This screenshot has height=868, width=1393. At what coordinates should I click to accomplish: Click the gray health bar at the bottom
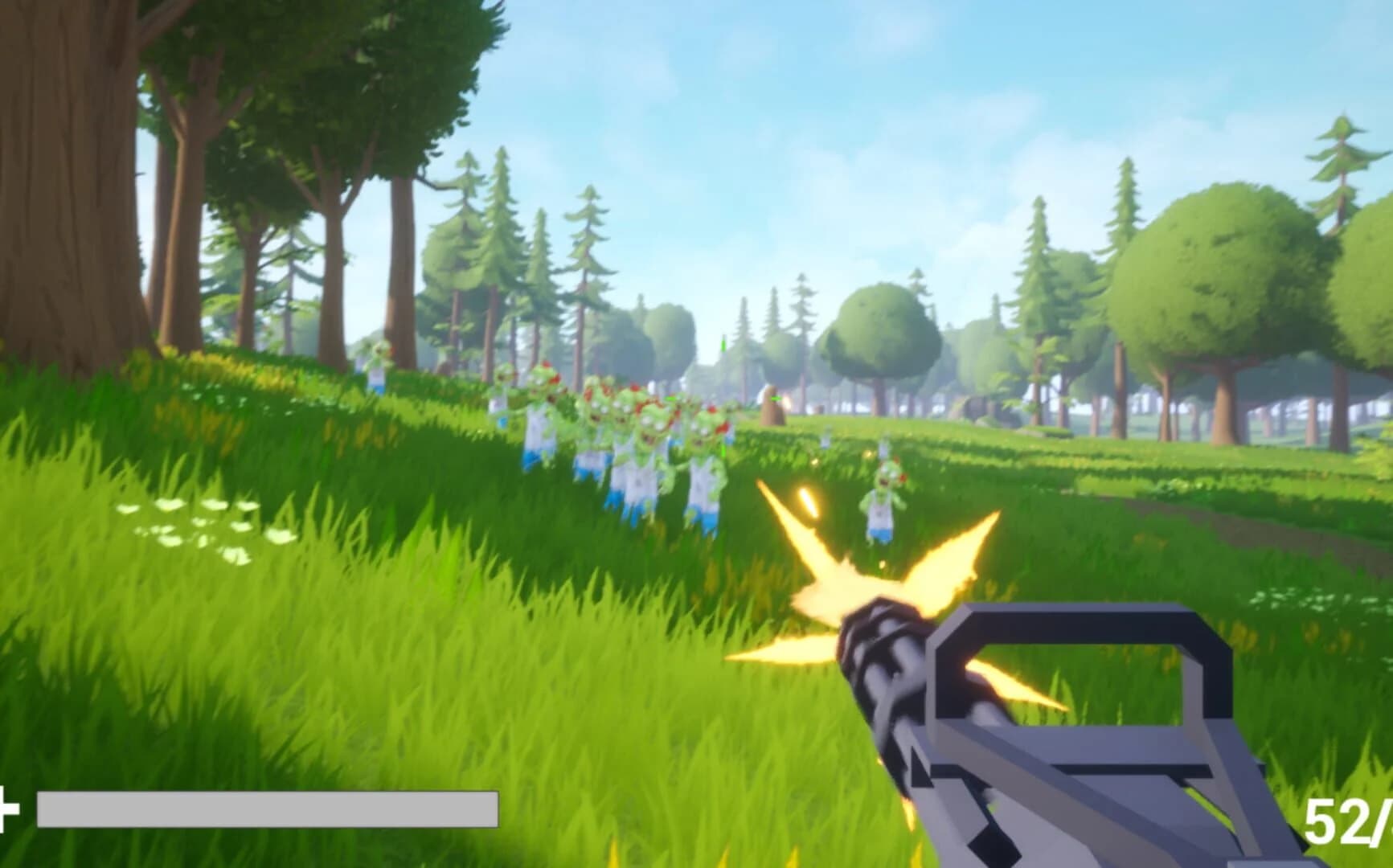265,808
